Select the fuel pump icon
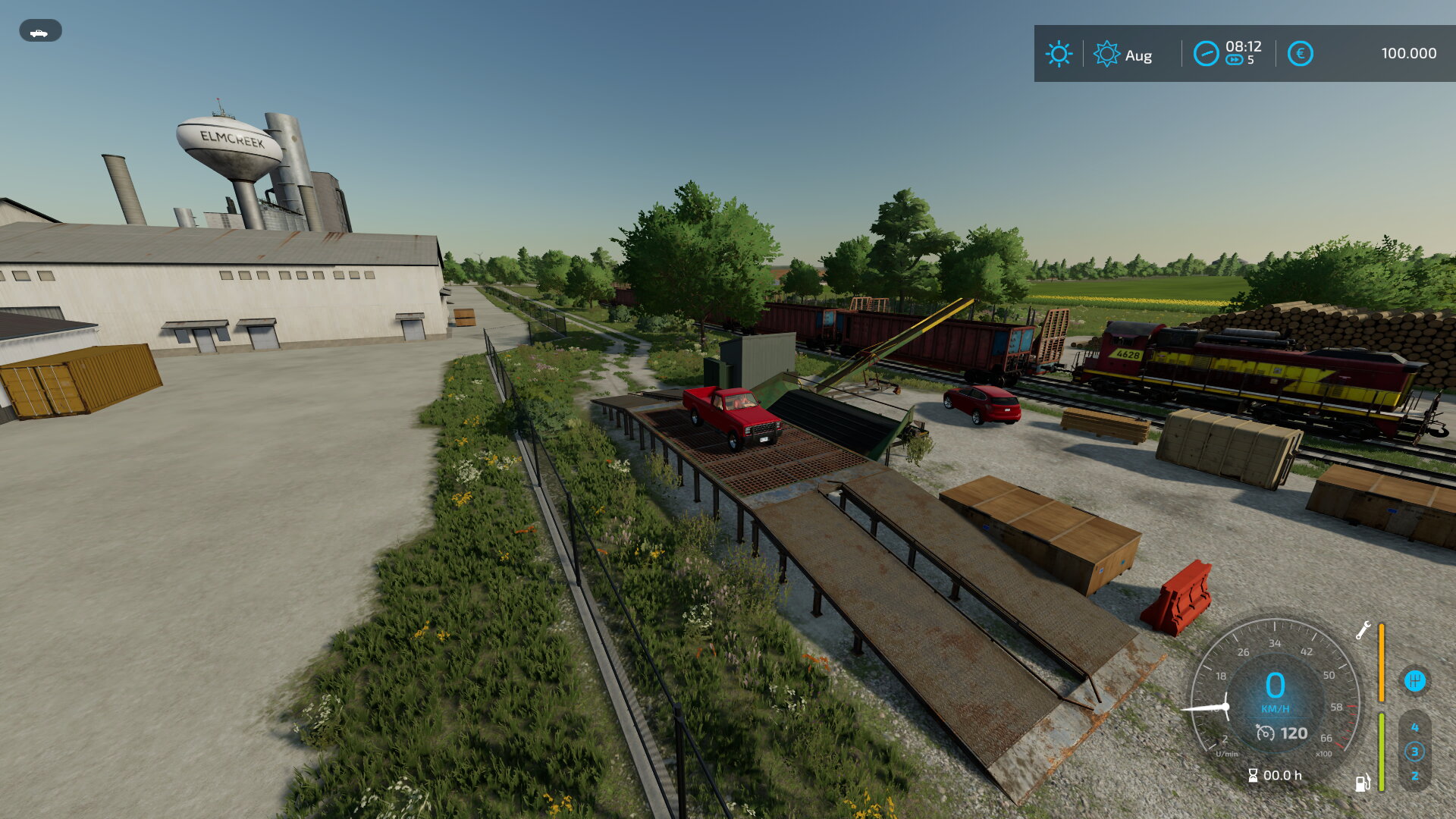Image resolution: width=1456 pixels, height=819 pixels. (1362, 783)
